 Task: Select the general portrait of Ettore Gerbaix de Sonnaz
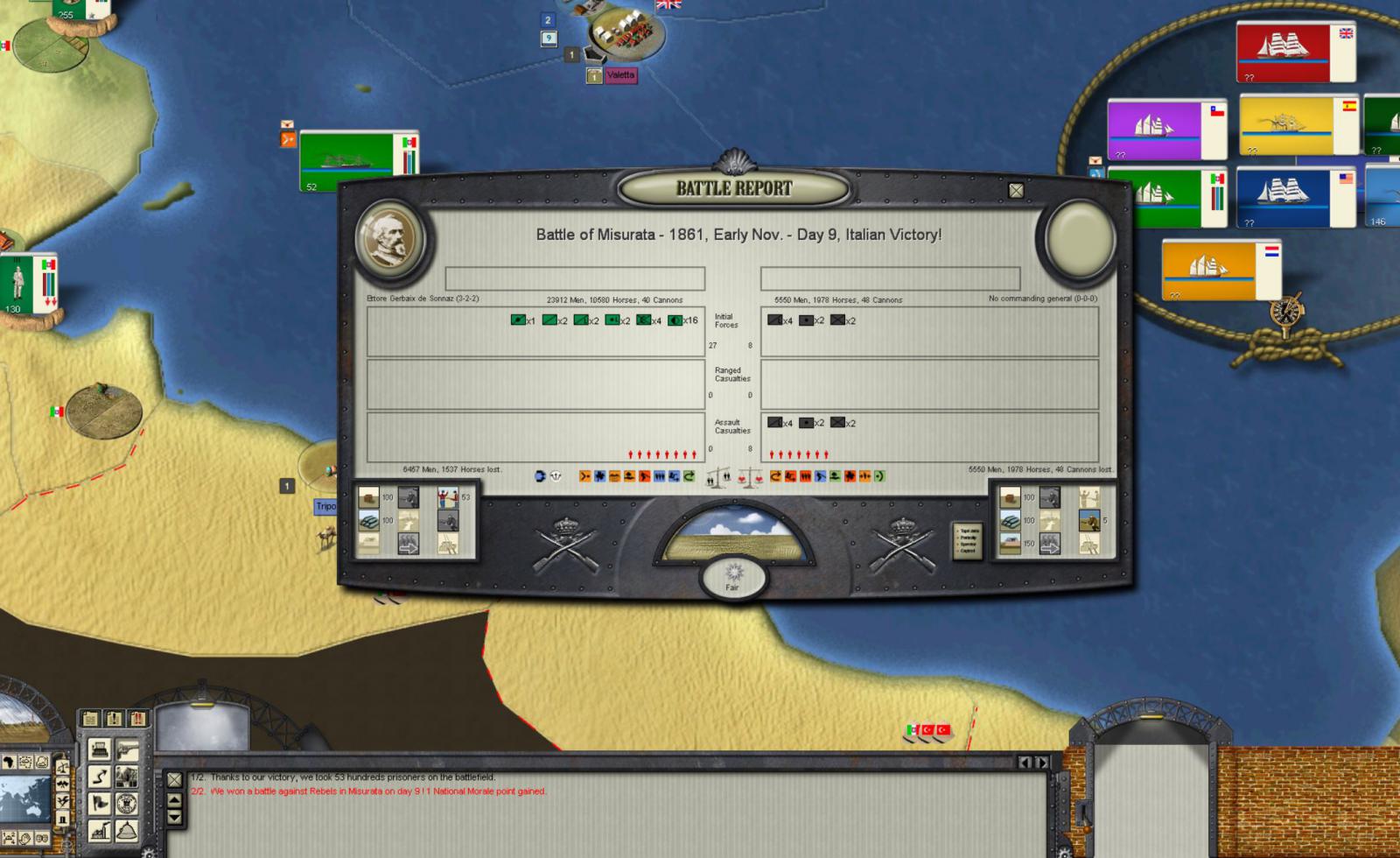390,238
